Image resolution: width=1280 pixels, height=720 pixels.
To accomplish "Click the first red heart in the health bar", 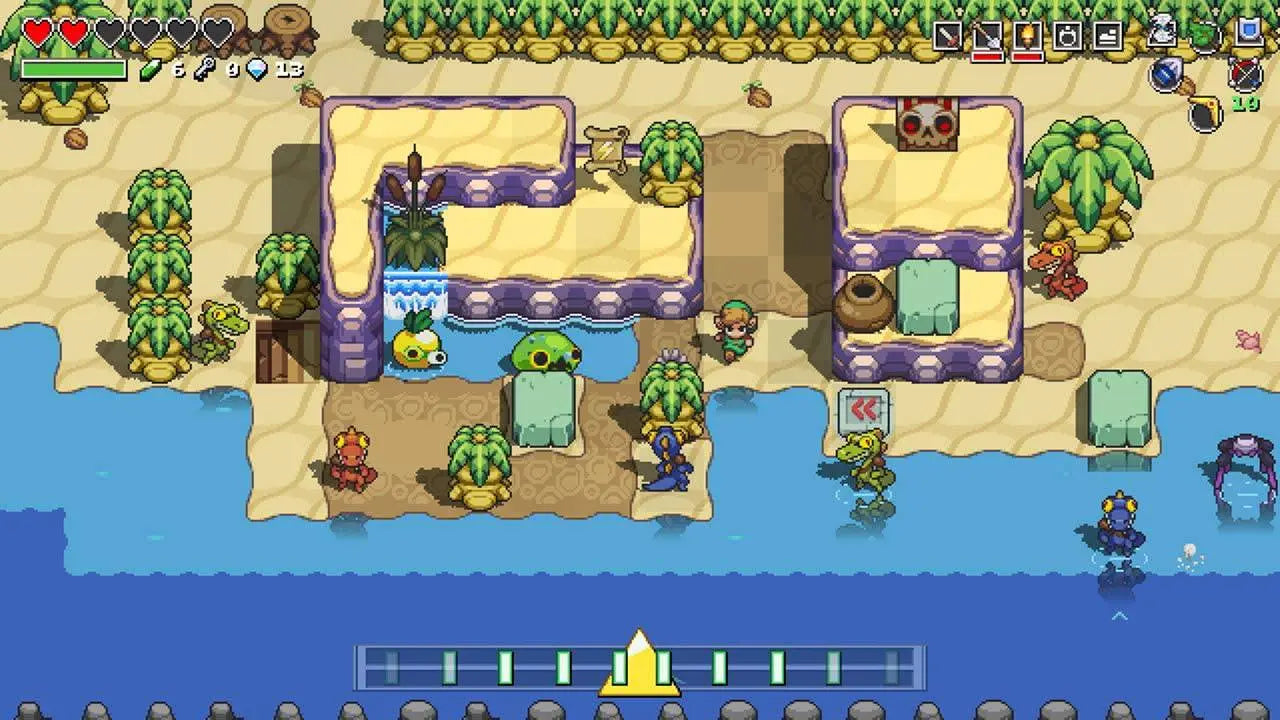I will (x=35, y=33).
